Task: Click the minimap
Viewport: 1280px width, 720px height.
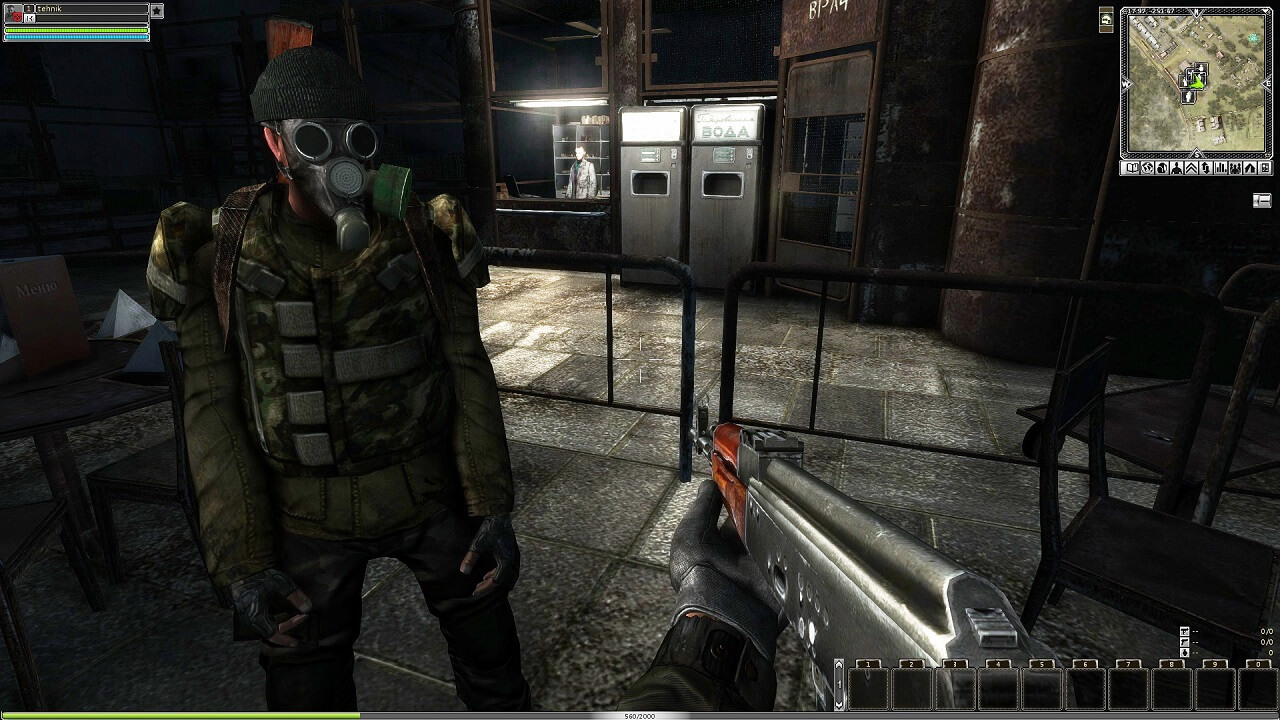Action: (1196, 82)
